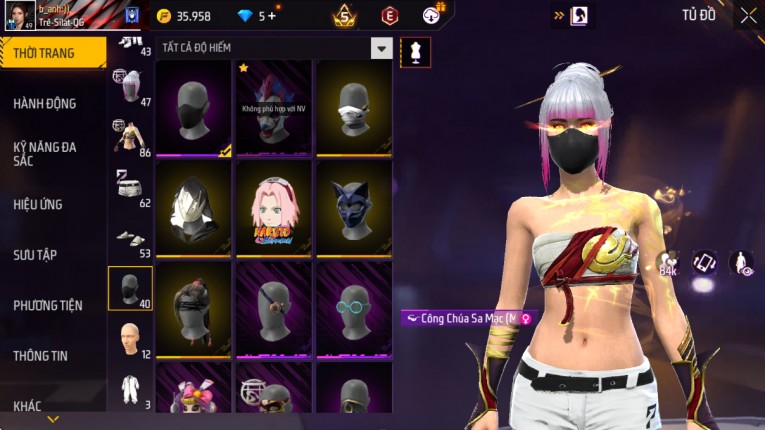
Task: Open the TẤT CẢ ĐỘ HIẾM rarity dropdown
Action: [x=381, y=49]
